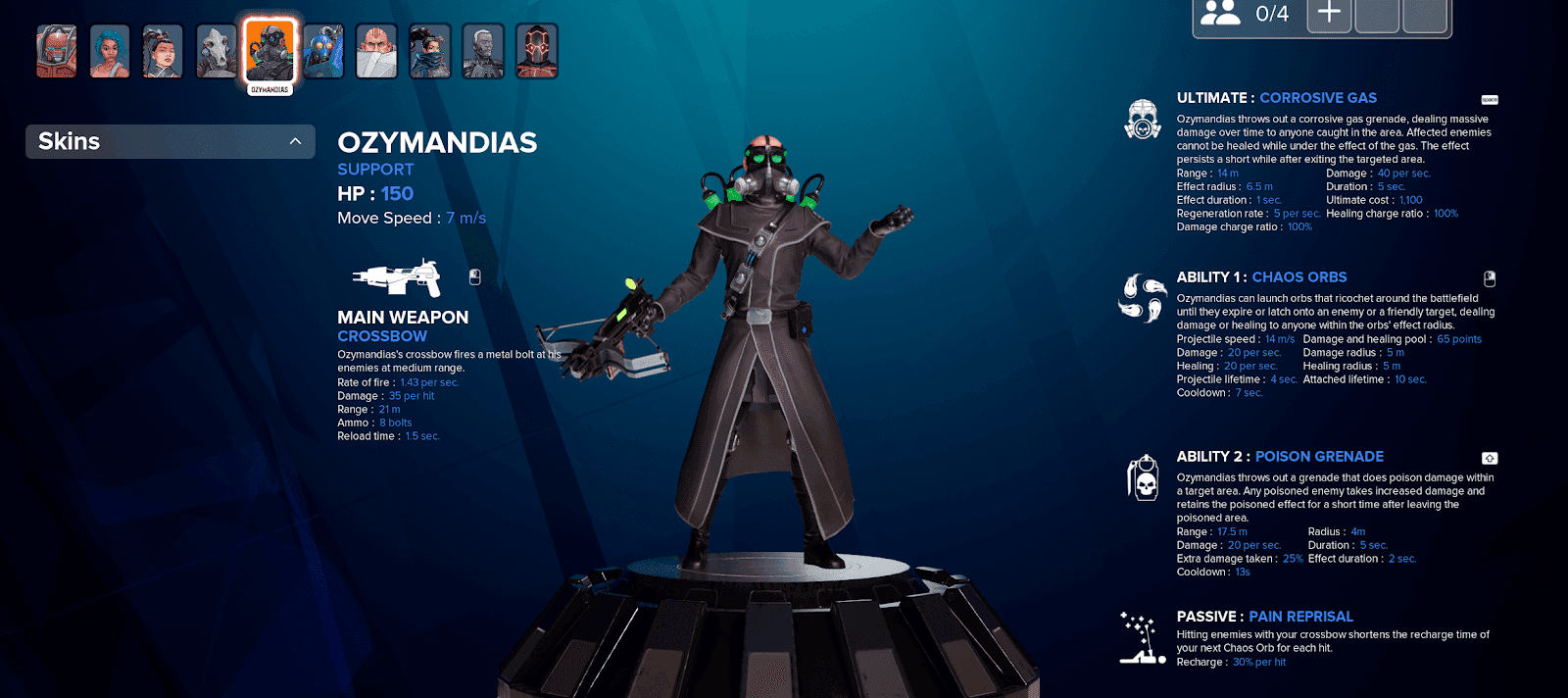Add a party member with the plus button
1568x698 pixels.
[x=1329, y=14]
